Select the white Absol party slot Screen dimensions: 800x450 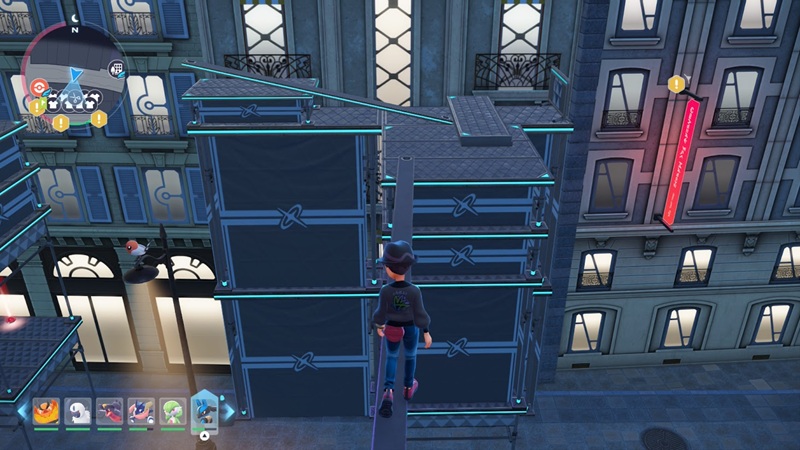point(77,411)
